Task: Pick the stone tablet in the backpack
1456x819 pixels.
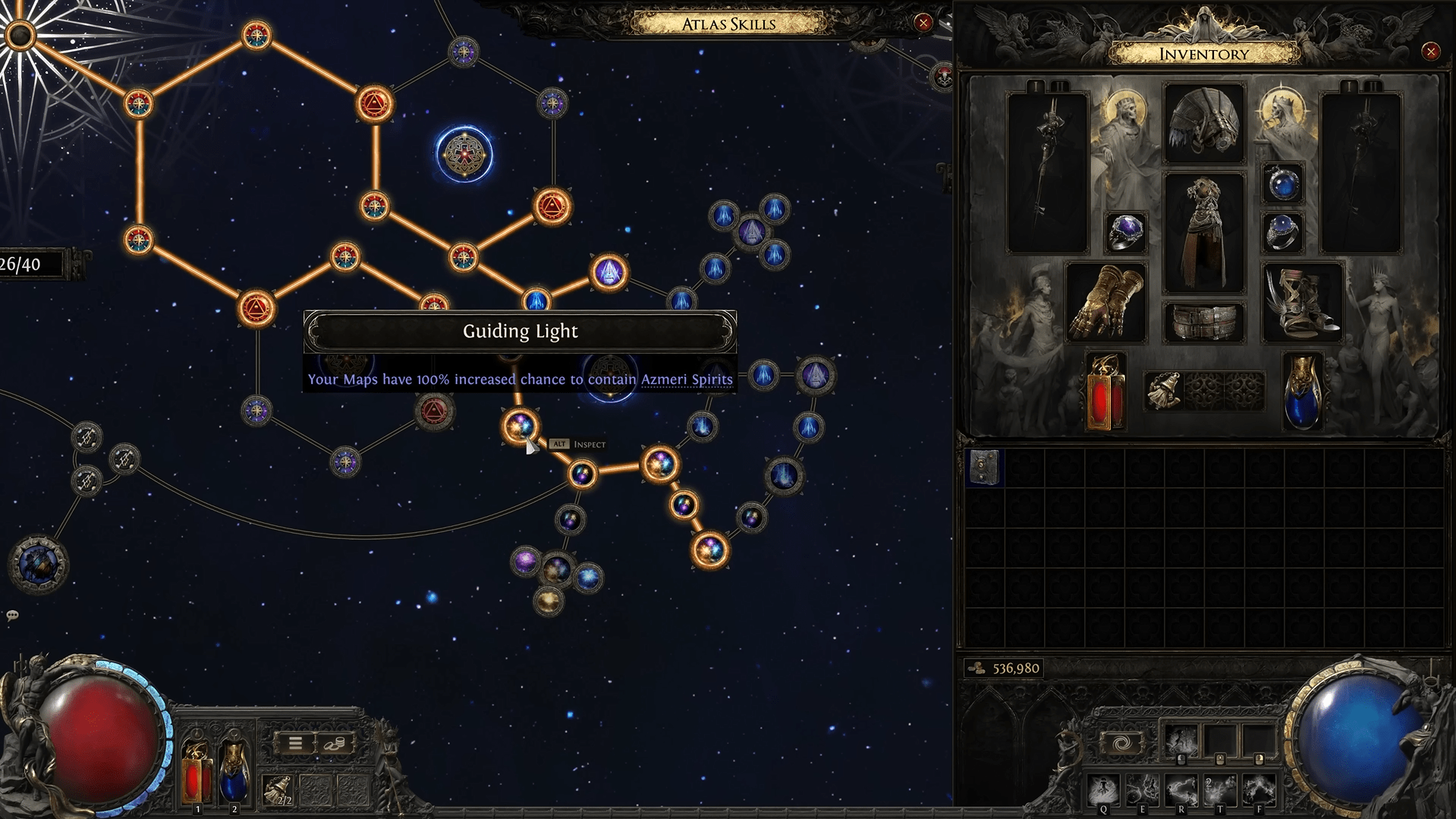Action: coord(985,466)
